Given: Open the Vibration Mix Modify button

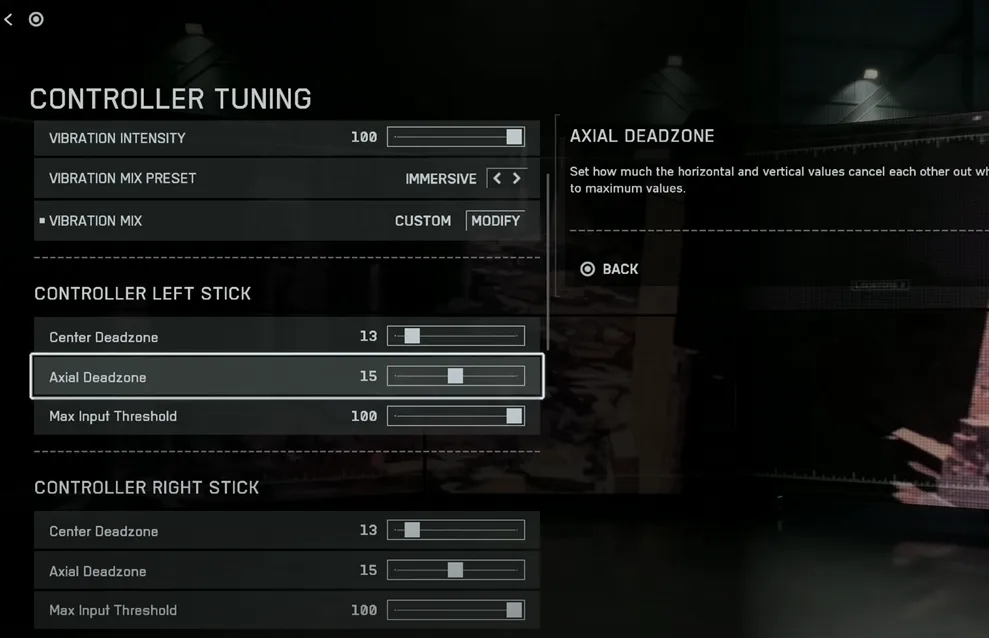Looking at the screenshot, I should [x=495, y=220].
